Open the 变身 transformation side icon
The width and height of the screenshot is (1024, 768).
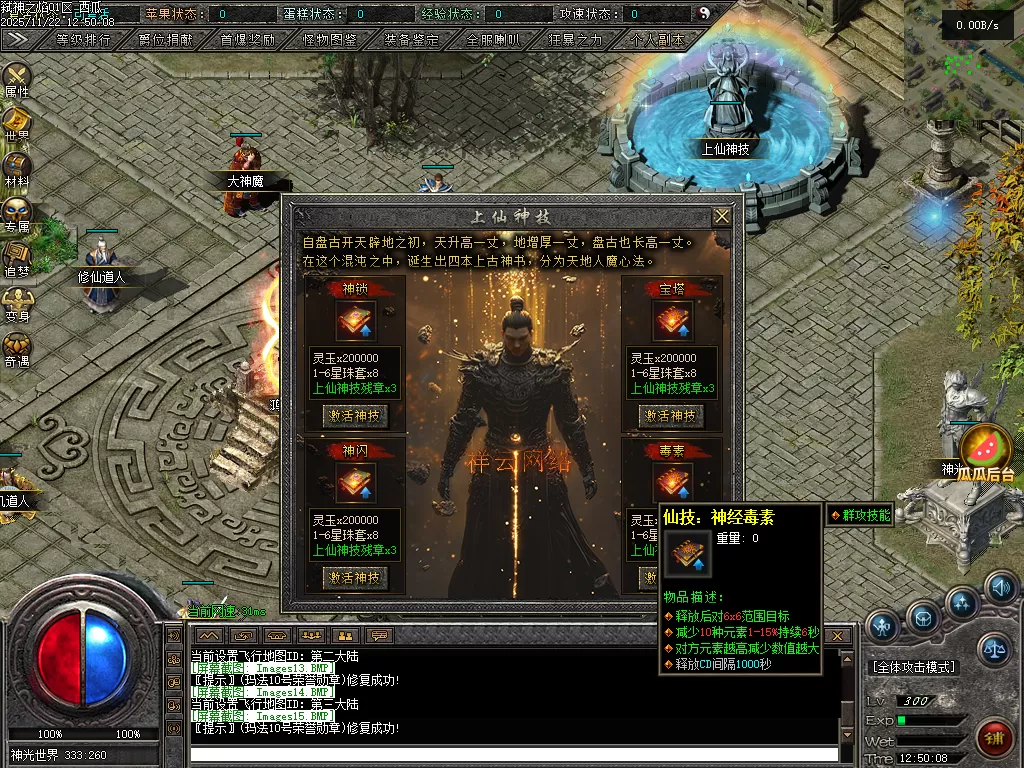[17, 304]
